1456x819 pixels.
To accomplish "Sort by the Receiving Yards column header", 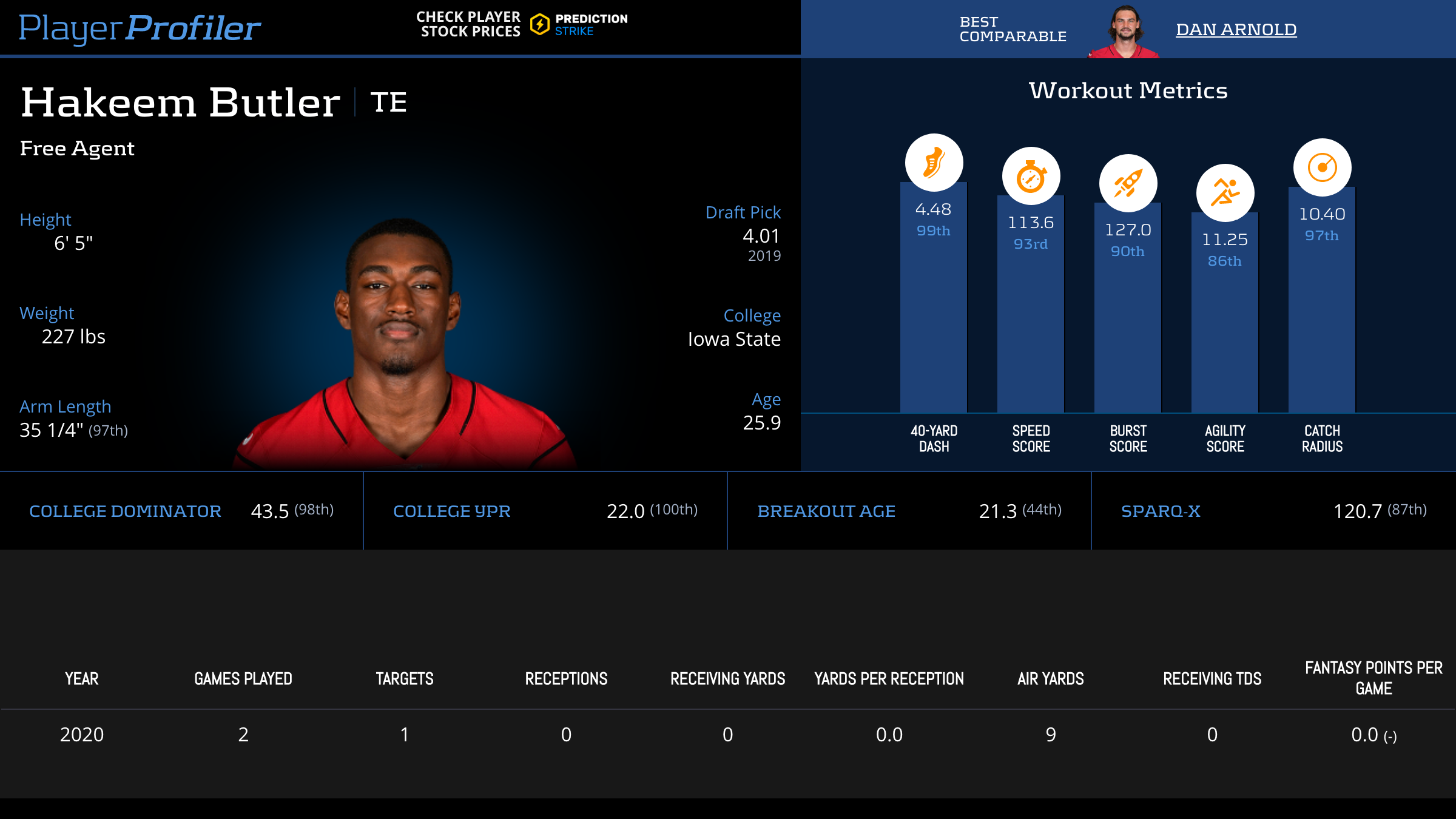I will pos(727,679).
